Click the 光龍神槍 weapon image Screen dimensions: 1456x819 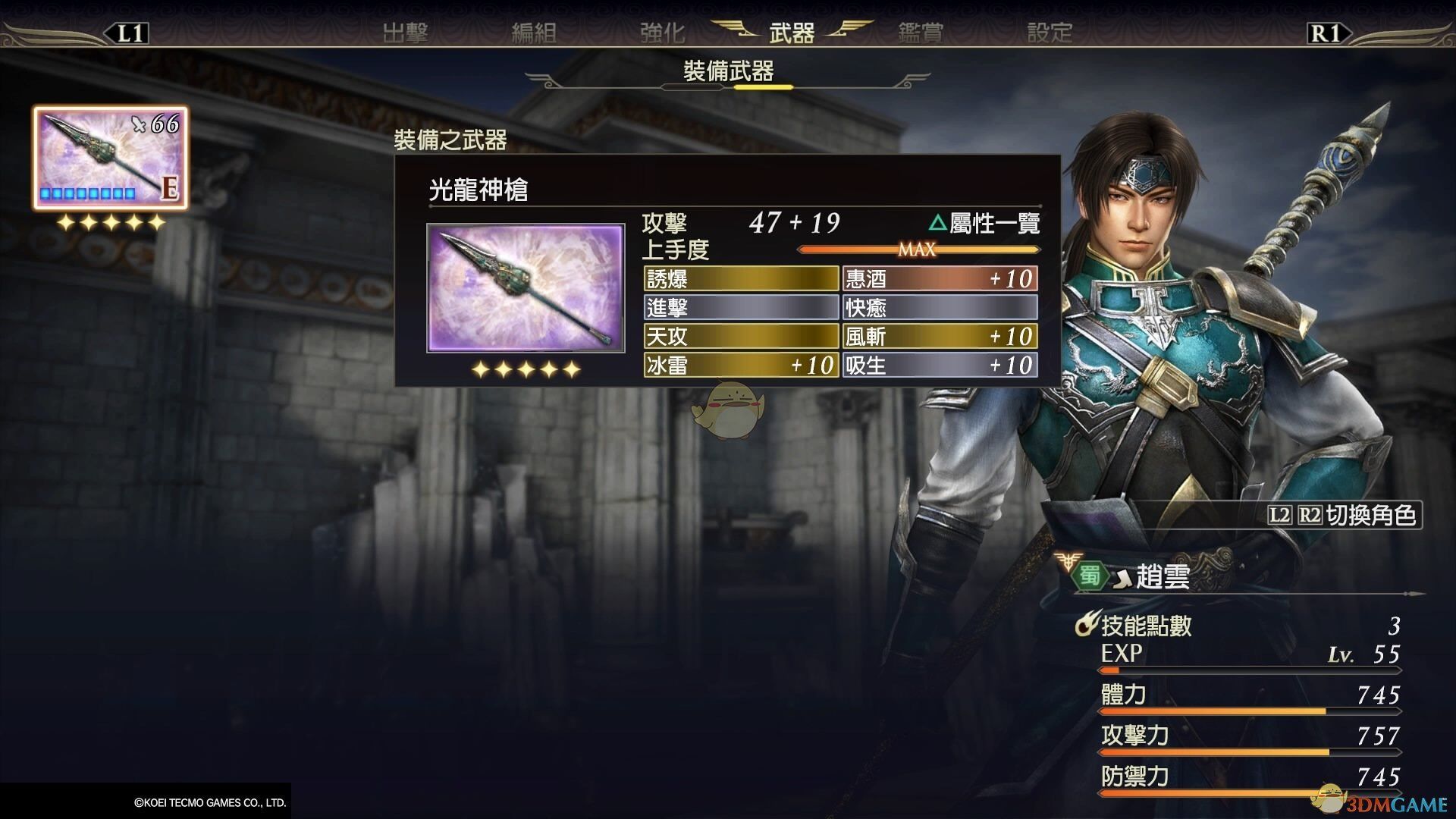click(x=526, y=288)
